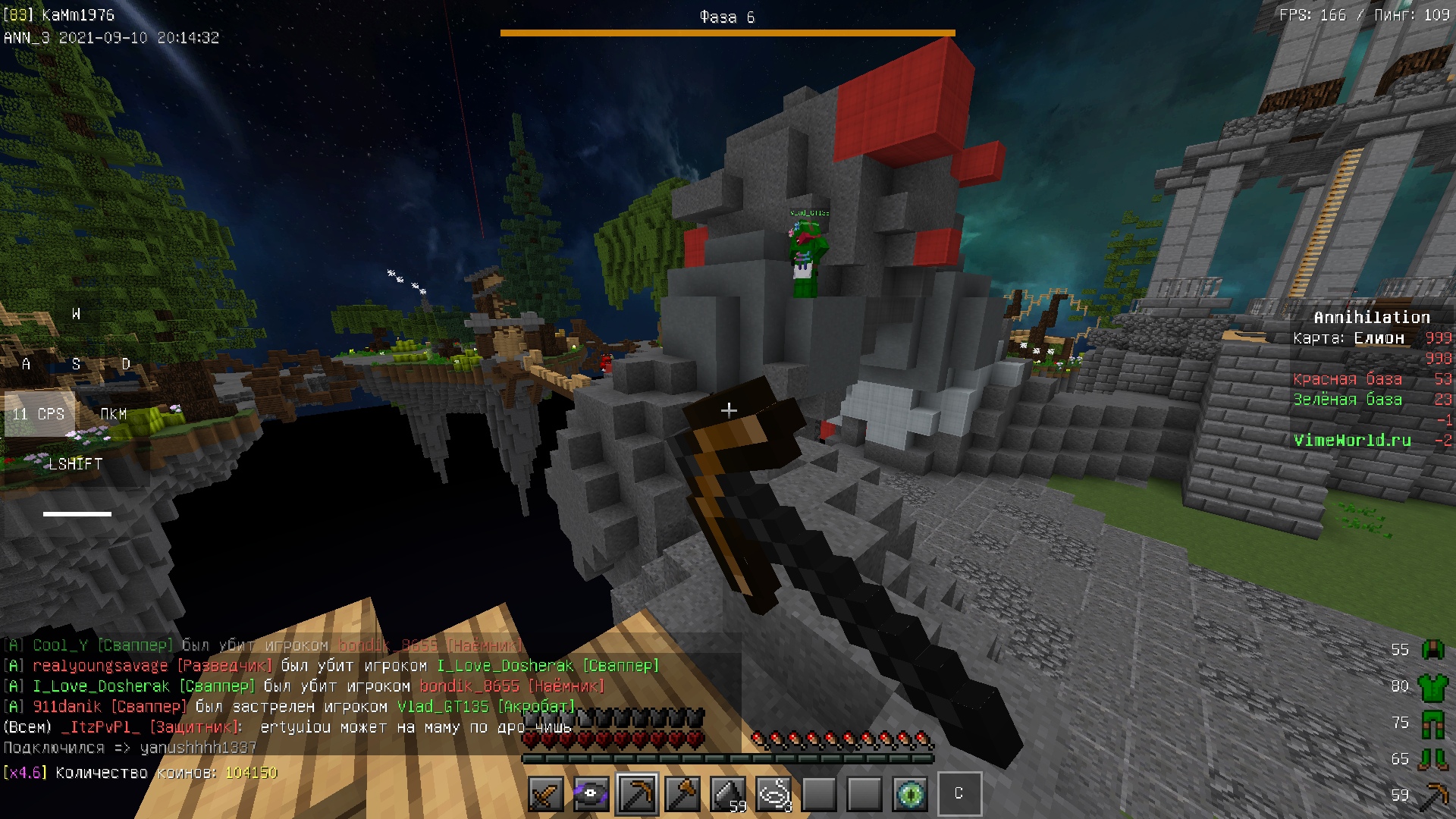This screenshot has height=819, width=1456.
Task: Click the green helmet durability icon
Action: [x=1432, y=649]
